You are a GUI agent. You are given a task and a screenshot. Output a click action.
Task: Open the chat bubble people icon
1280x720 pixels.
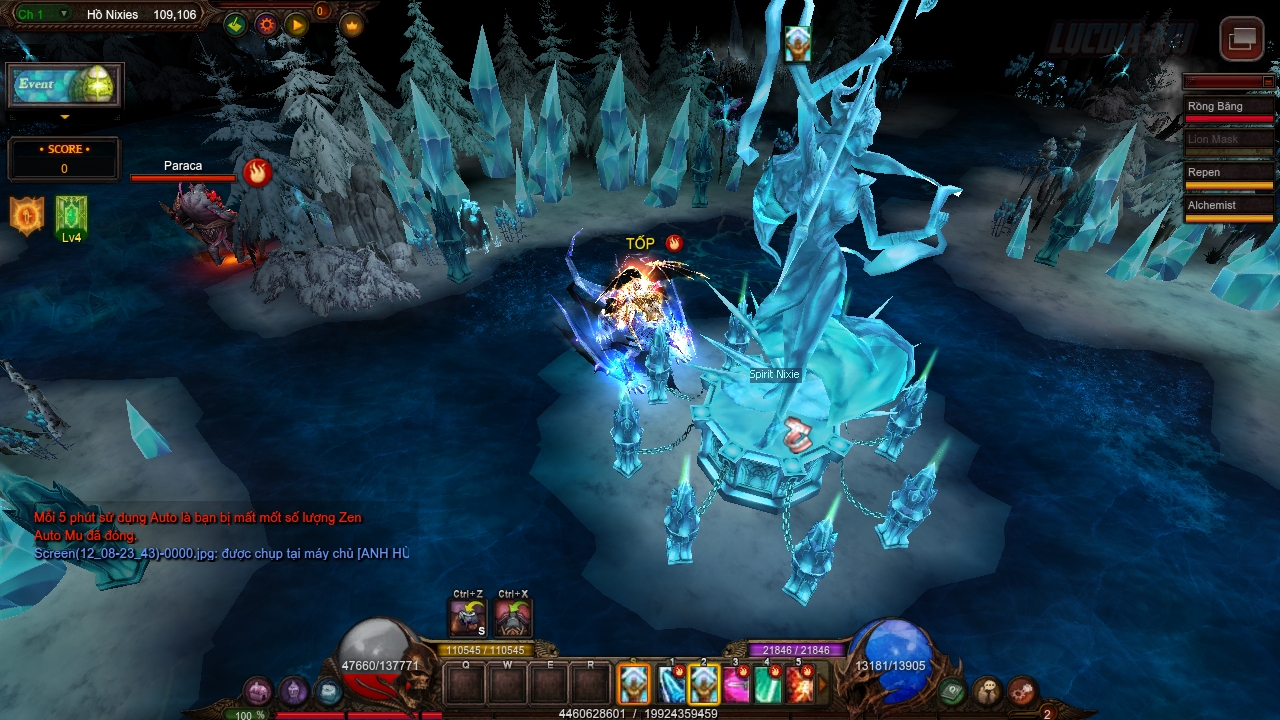[989, 691]
